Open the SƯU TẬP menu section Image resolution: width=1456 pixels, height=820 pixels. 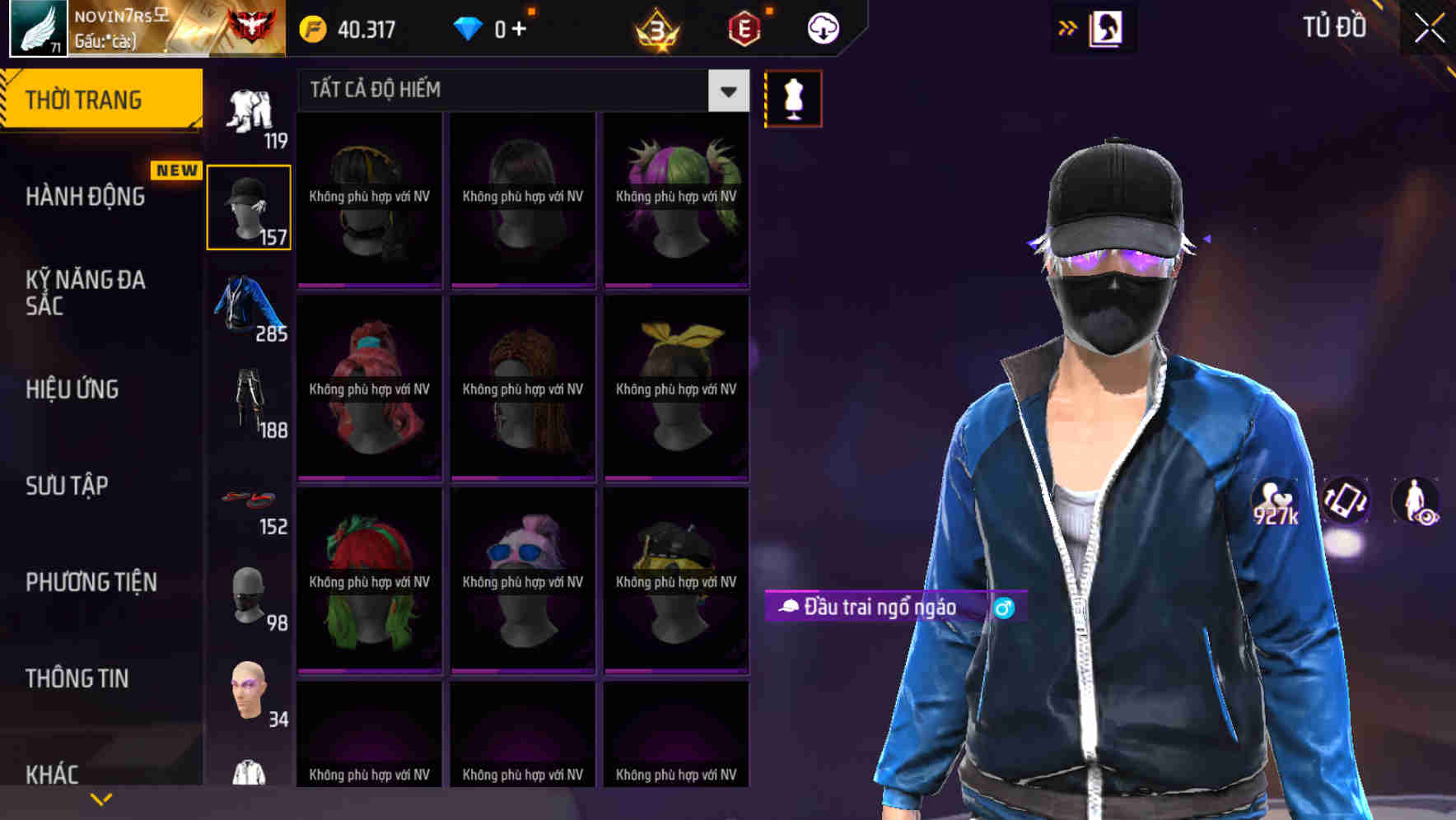point(66,486)
